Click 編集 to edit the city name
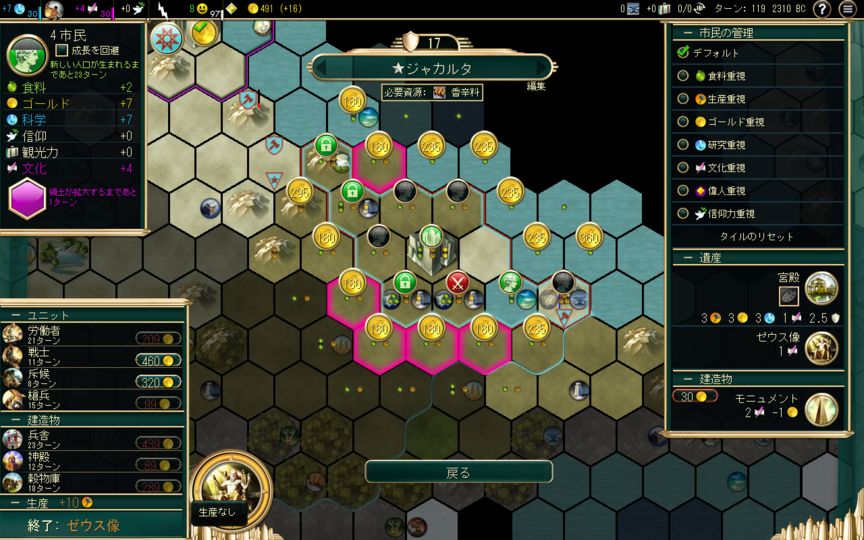This screenshot has height=540, width=864. coord(537,86)
